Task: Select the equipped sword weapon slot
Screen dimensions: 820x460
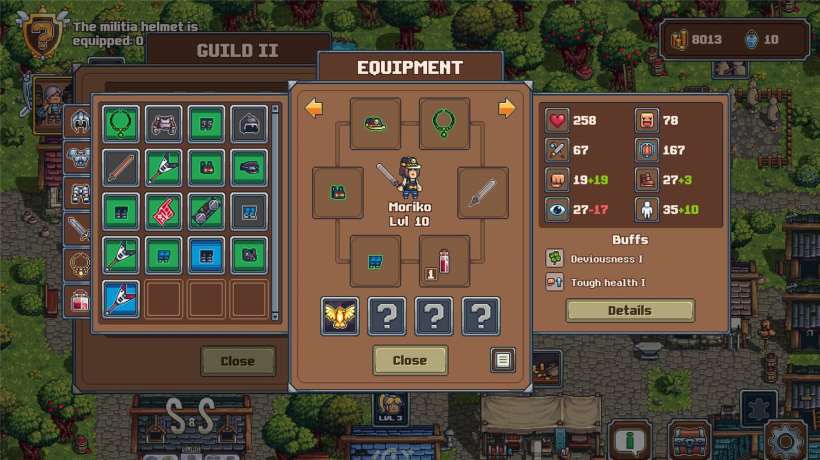Action: pyautogui.click(x=483, y=192)
